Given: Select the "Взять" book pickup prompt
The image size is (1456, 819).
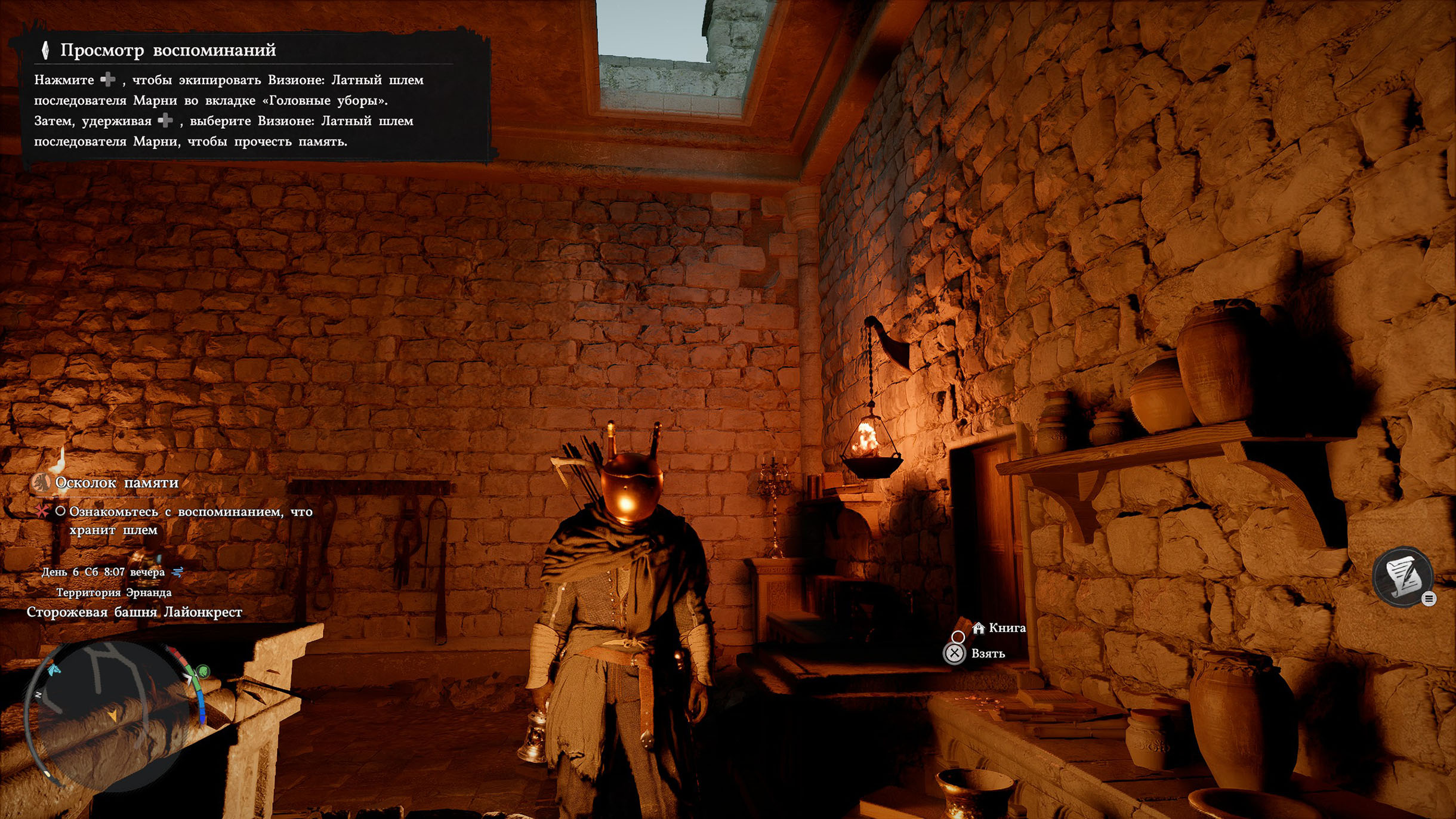Looking at the screenshot, I should tap(987, 654).
